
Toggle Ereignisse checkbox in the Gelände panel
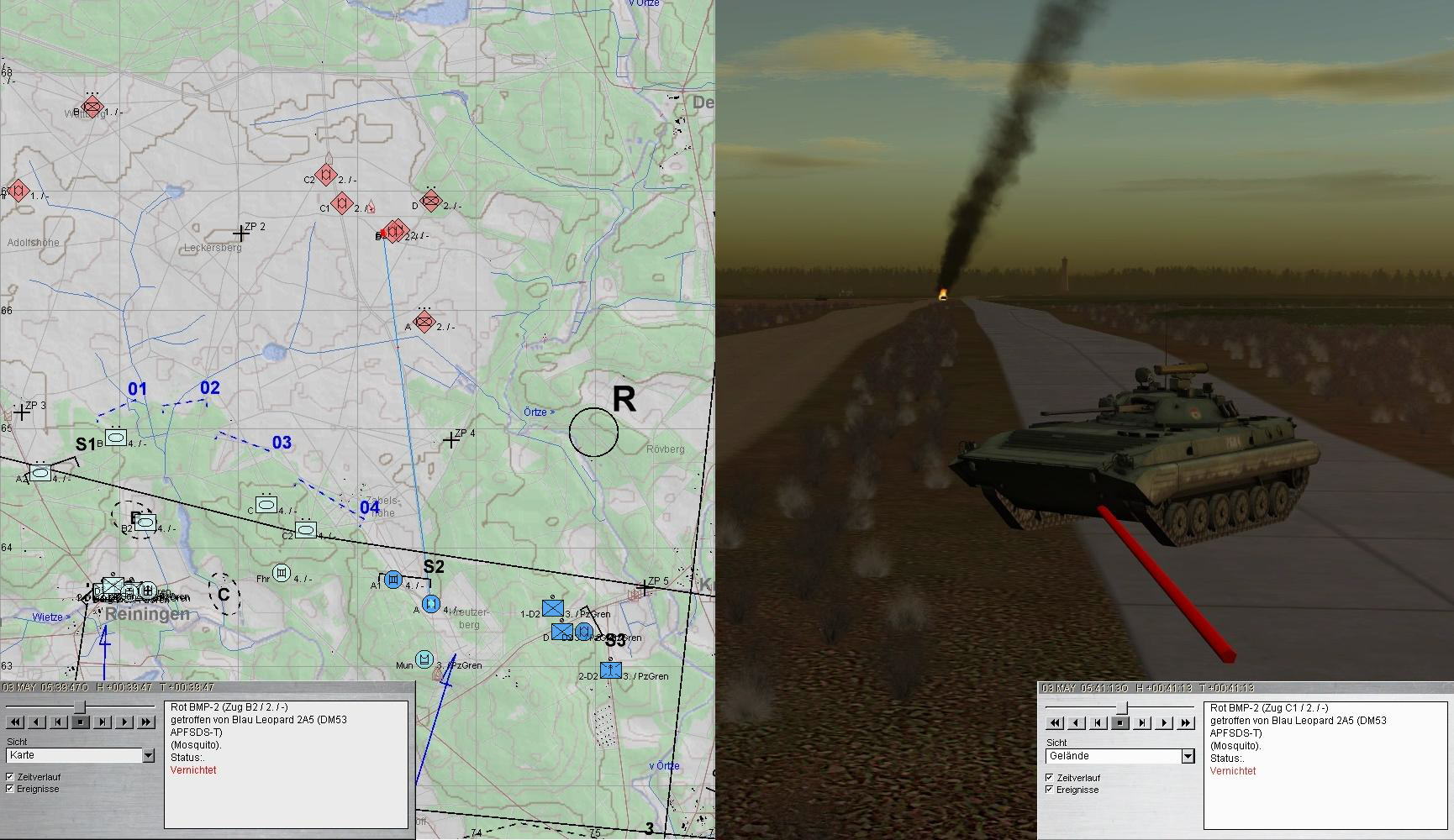(x=1050, y=790)
